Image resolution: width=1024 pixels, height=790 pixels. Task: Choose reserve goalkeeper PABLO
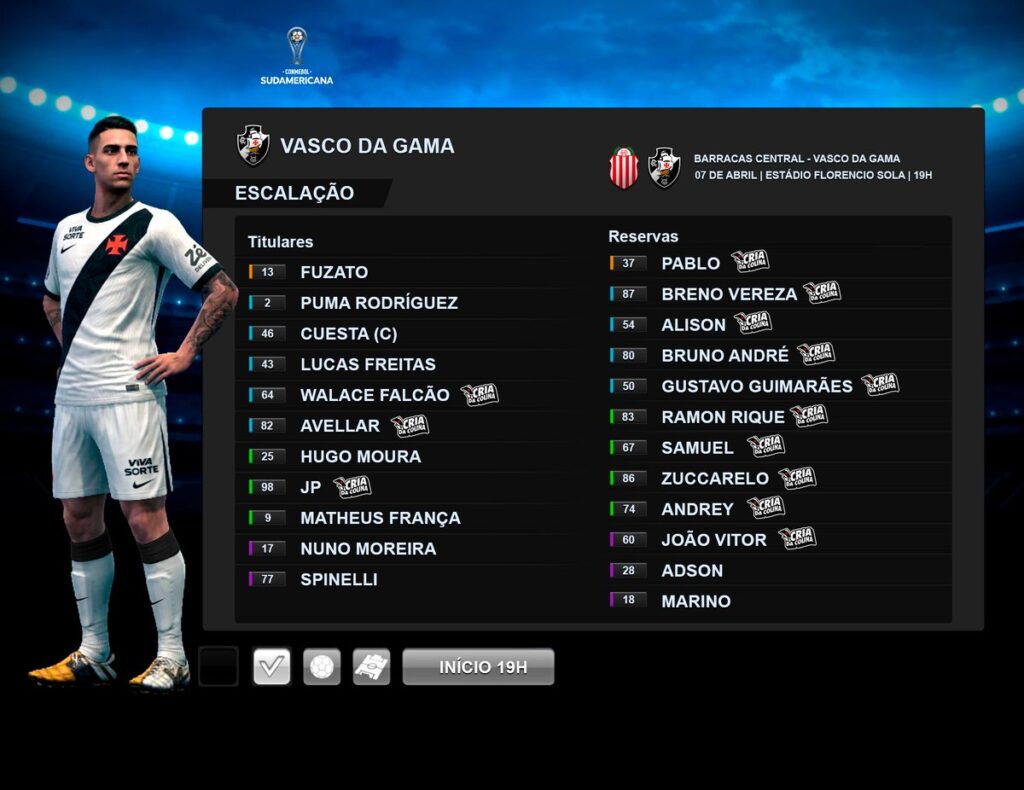(x=690, y=263)
